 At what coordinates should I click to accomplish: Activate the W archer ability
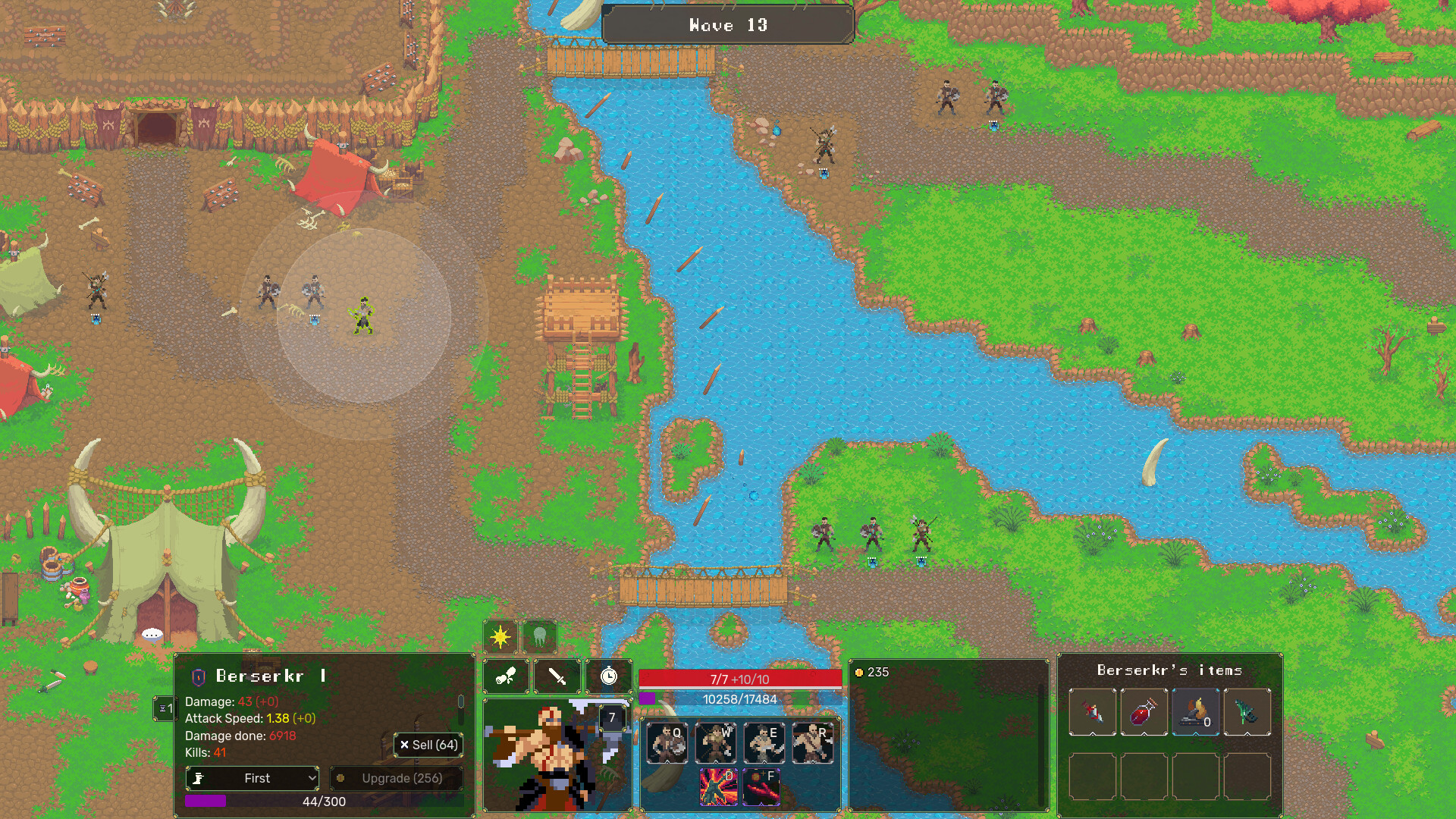[x=715, y=743]
